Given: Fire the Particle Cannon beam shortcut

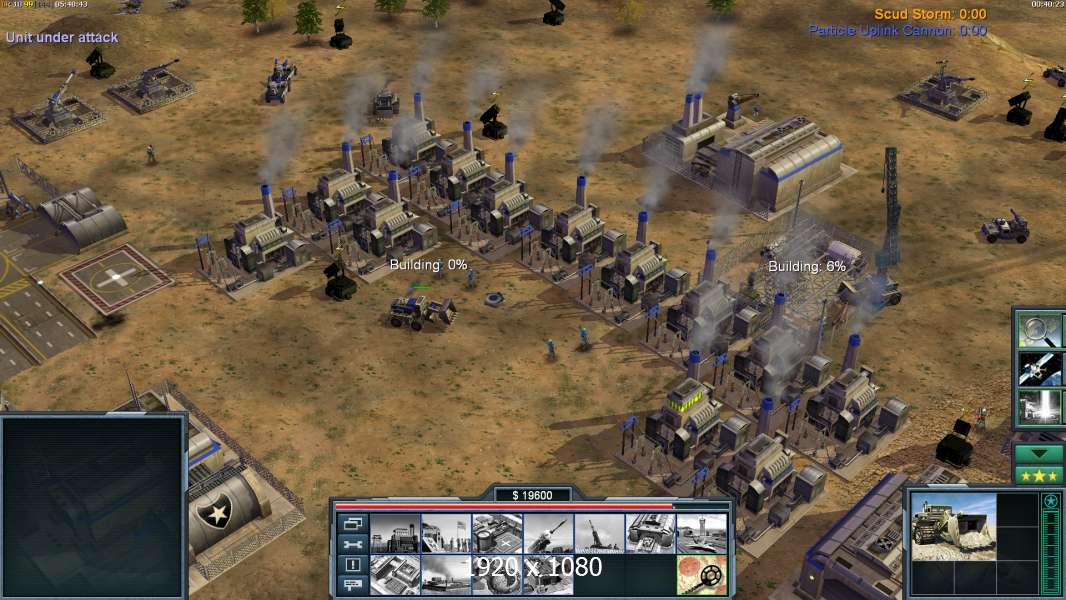Looking at the screenshot, I should pyautogui.click(x=1039, y=407).
